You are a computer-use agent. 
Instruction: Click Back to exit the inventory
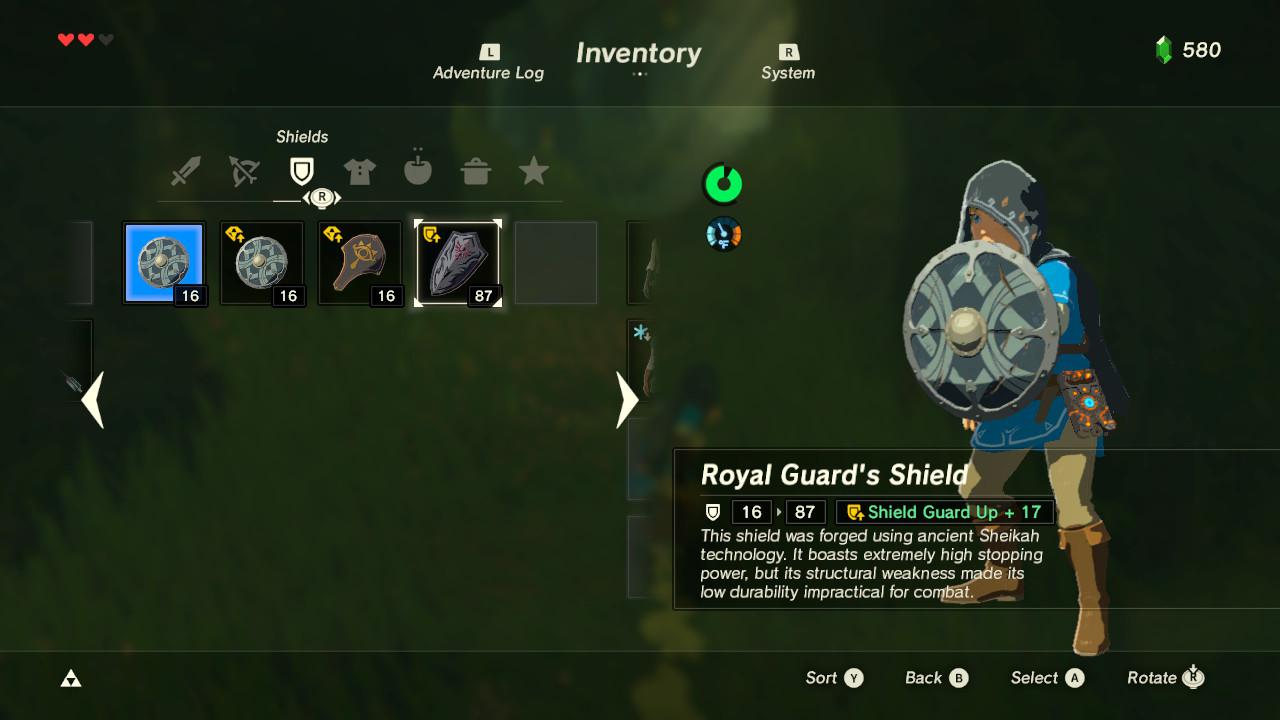pos(935,677)
